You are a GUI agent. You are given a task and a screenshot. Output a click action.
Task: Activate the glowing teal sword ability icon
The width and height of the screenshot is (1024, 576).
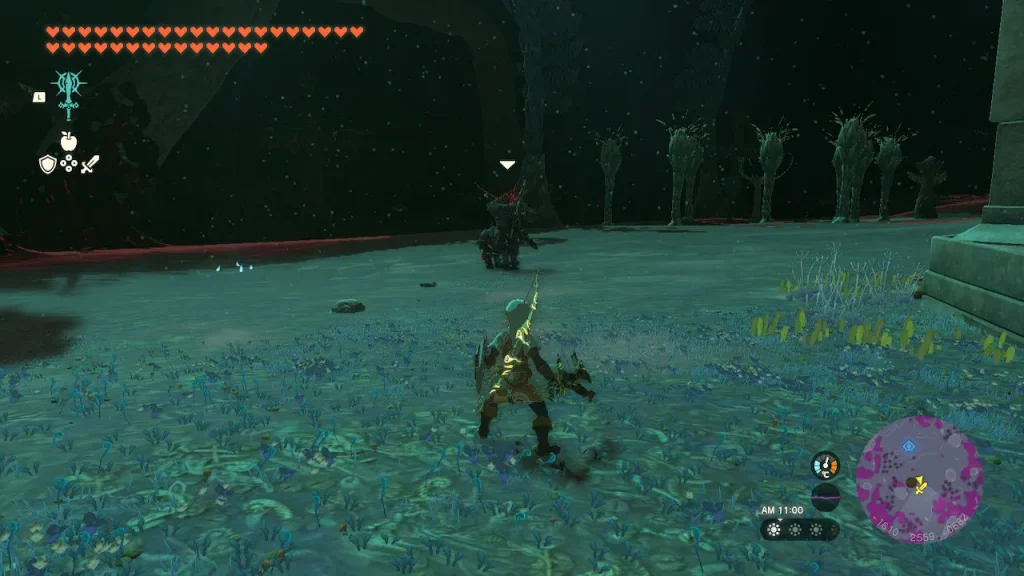pyautogui.click(x=68, y=94)
